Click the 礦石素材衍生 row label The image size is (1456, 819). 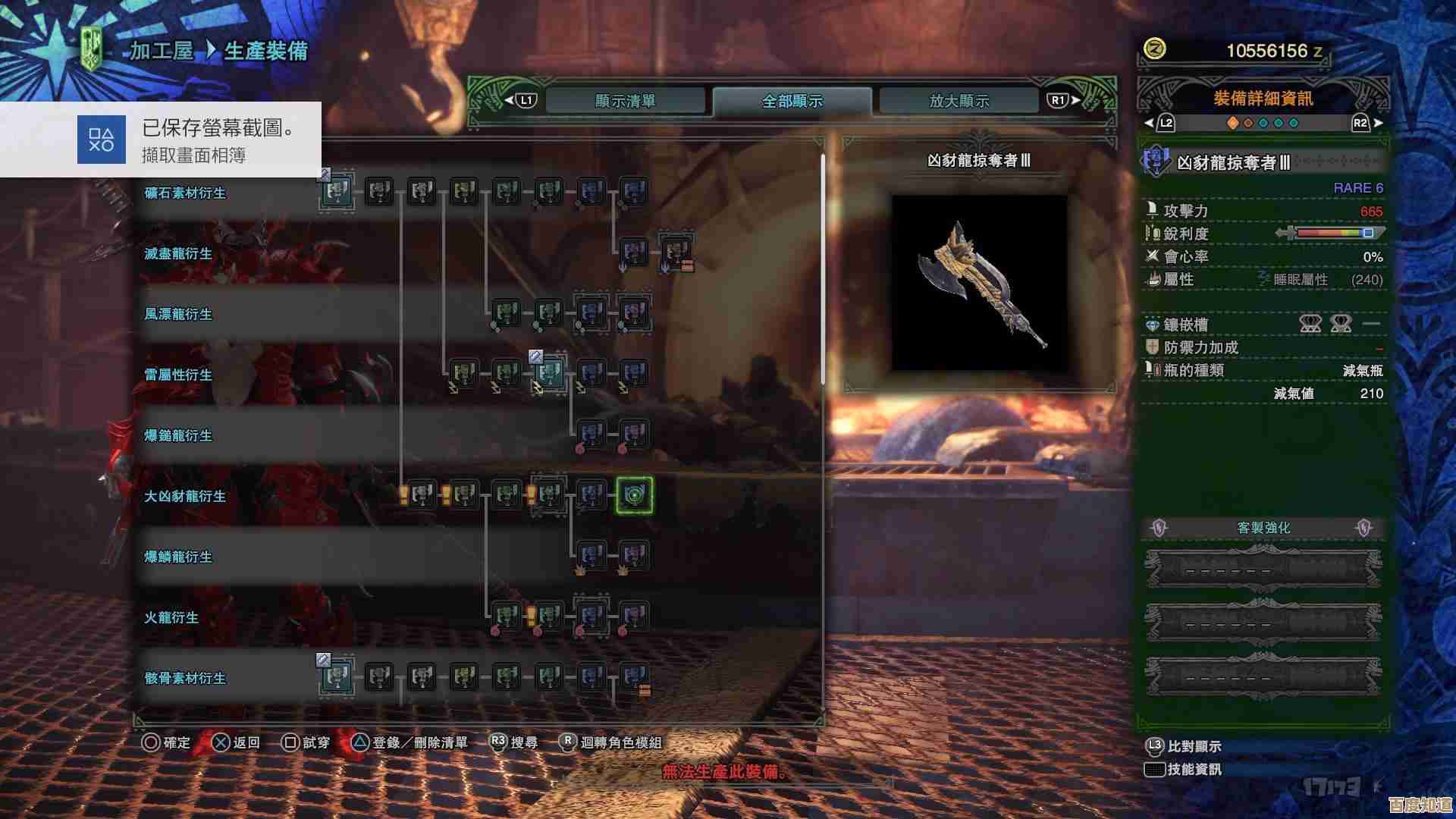pos(186,193)
